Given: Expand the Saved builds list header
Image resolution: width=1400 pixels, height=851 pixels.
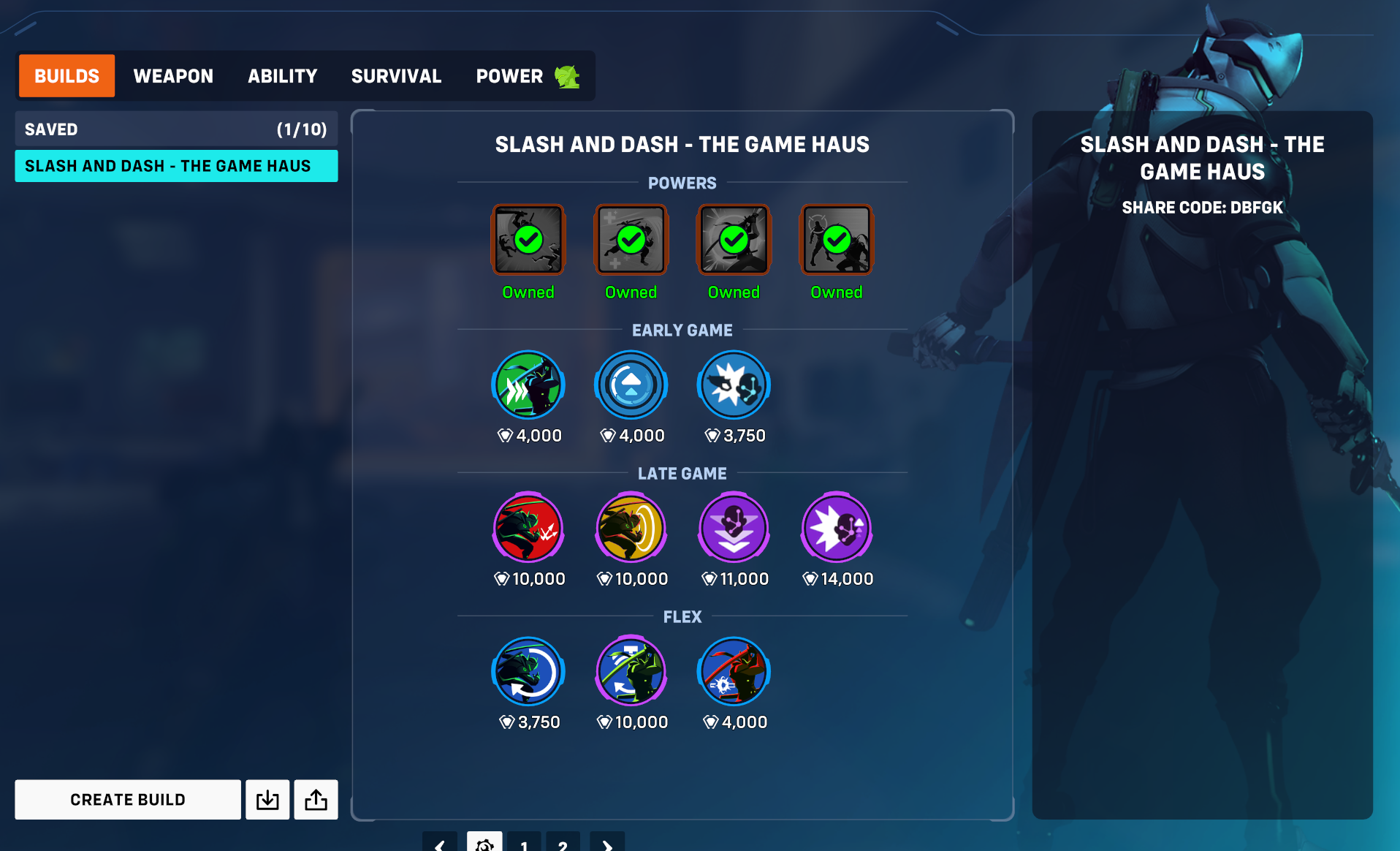Looking at the screenshot, I should click(176, 129).
